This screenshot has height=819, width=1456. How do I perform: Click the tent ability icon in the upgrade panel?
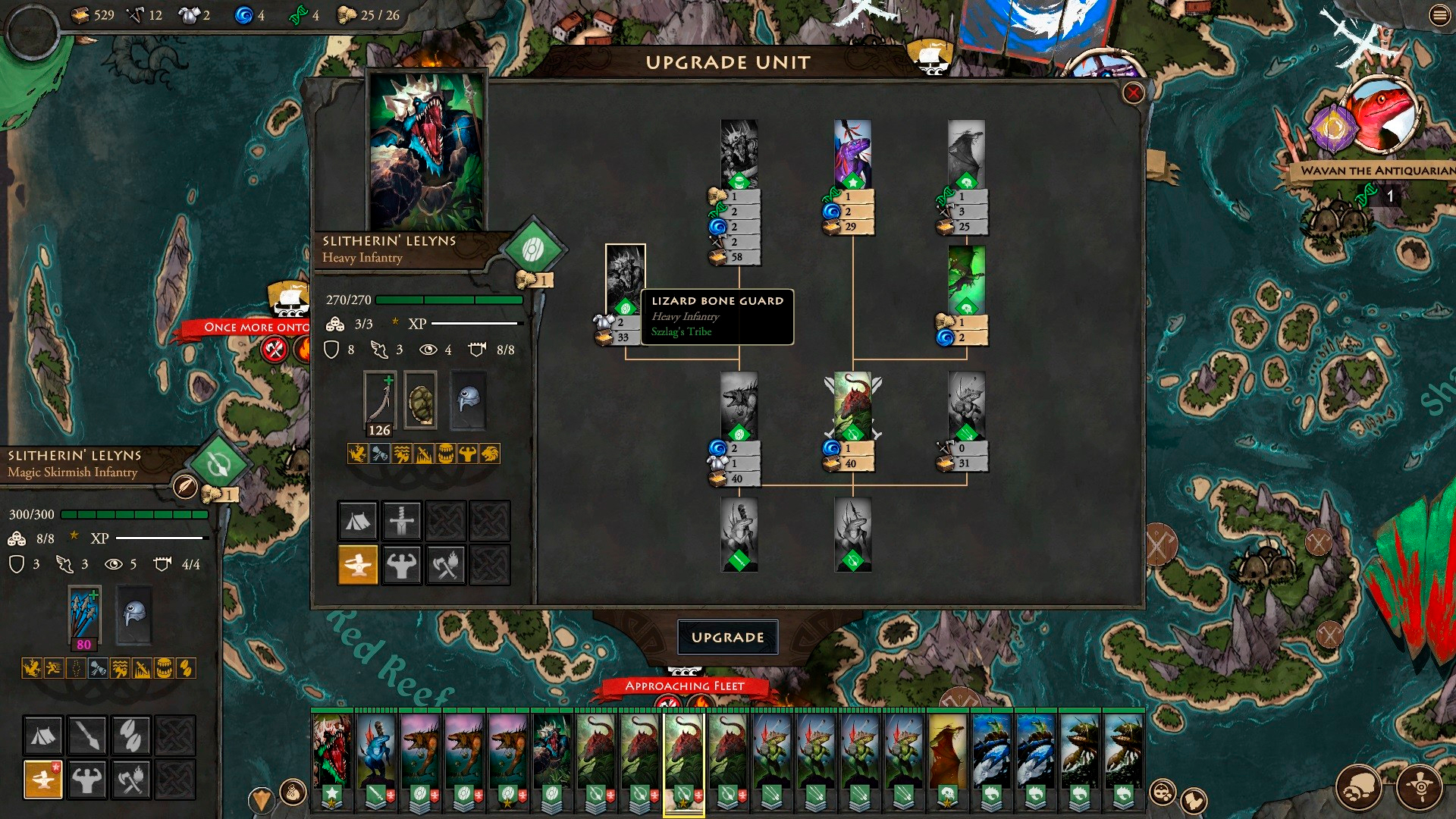click(x=357, y=520)
